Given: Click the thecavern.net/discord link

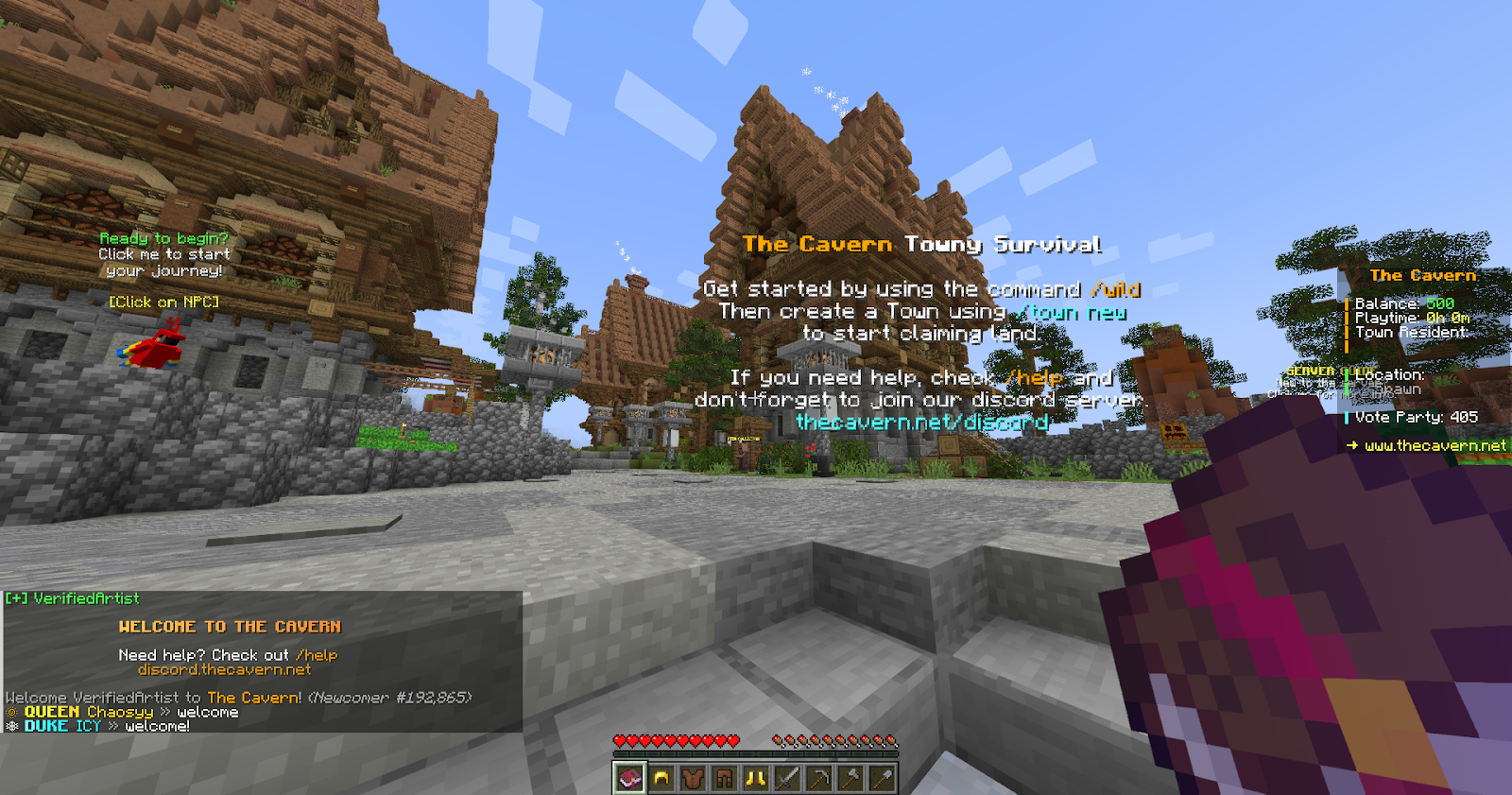Looking at the screenshot, I should pos(923,423).
